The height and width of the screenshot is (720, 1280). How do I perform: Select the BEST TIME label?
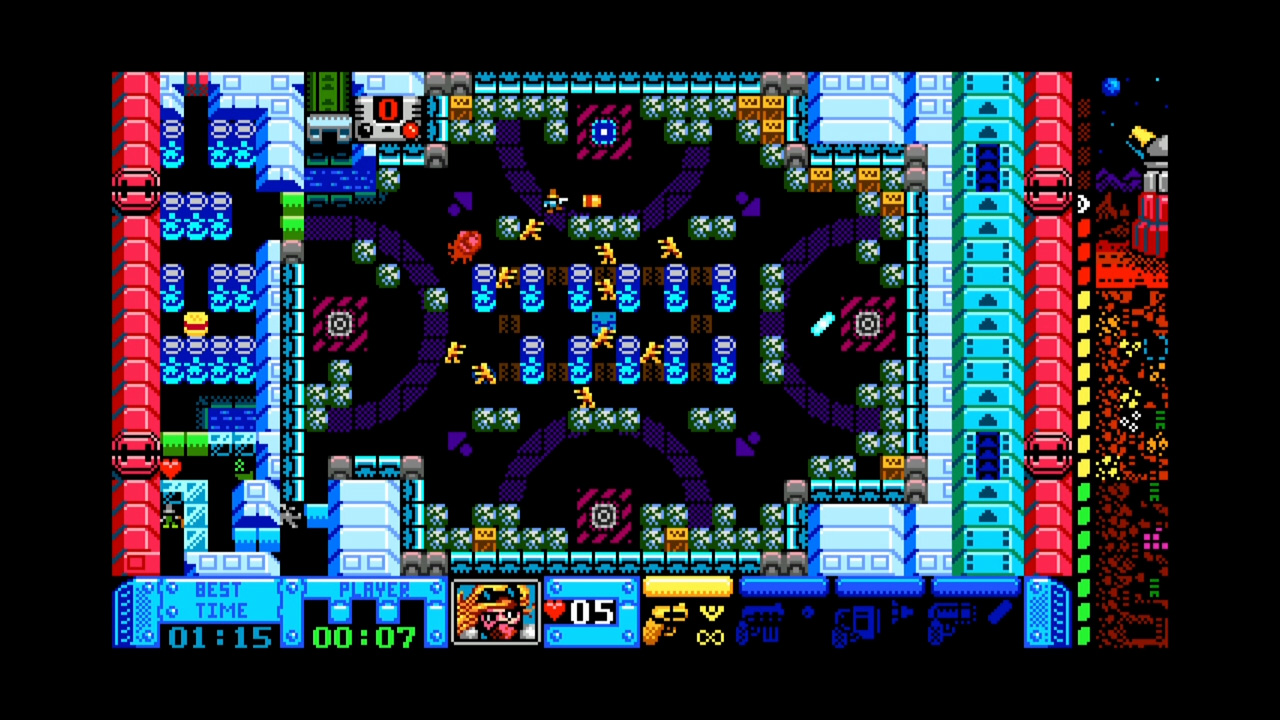216,599
